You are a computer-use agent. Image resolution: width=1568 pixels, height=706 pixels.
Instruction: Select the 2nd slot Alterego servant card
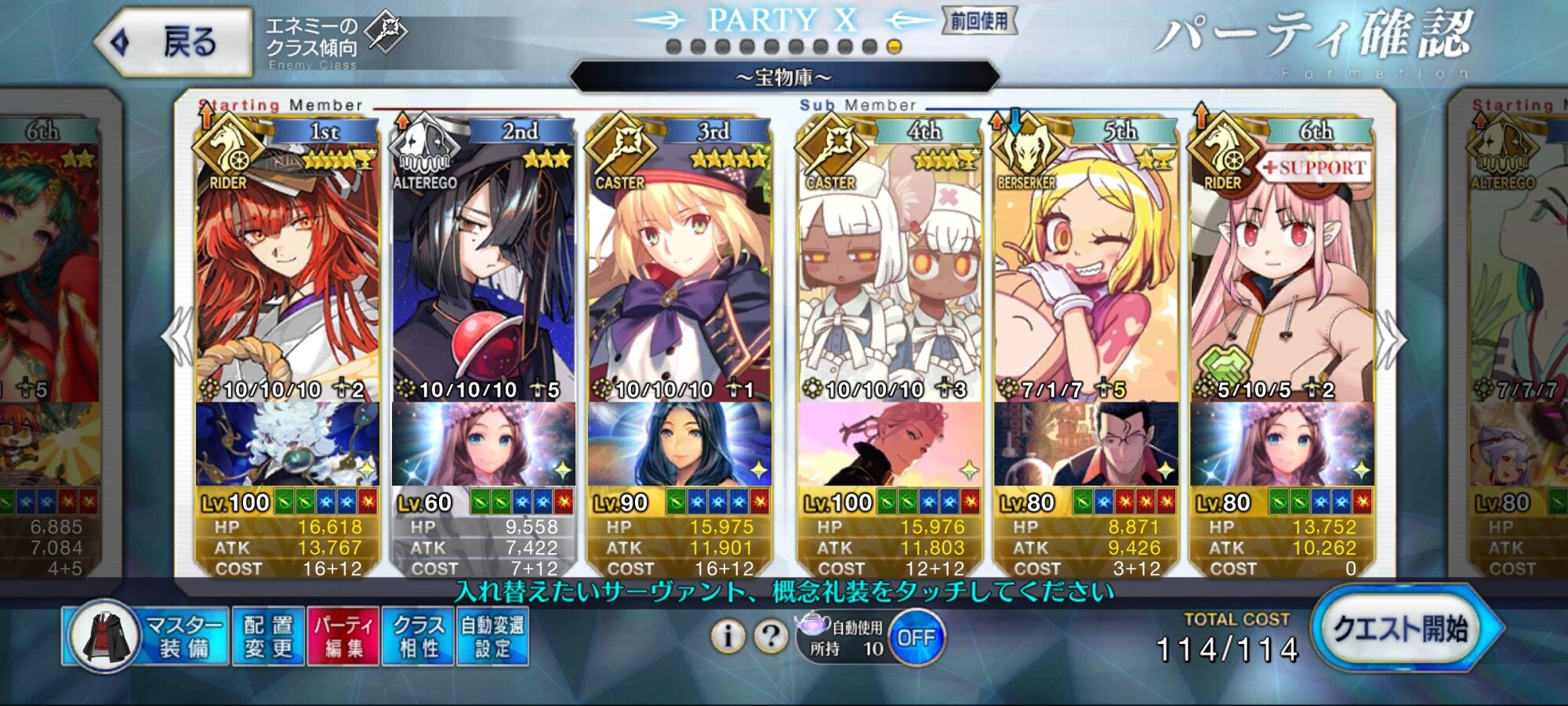(483, 275)
